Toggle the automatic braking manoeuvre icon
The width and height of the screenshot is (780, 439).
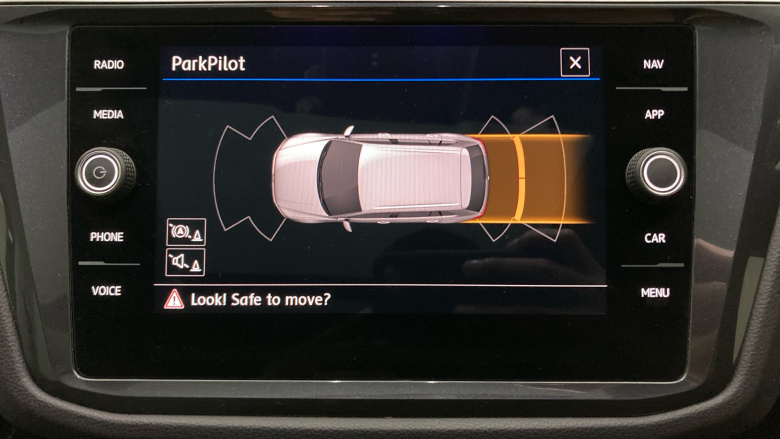click(185, 233)
